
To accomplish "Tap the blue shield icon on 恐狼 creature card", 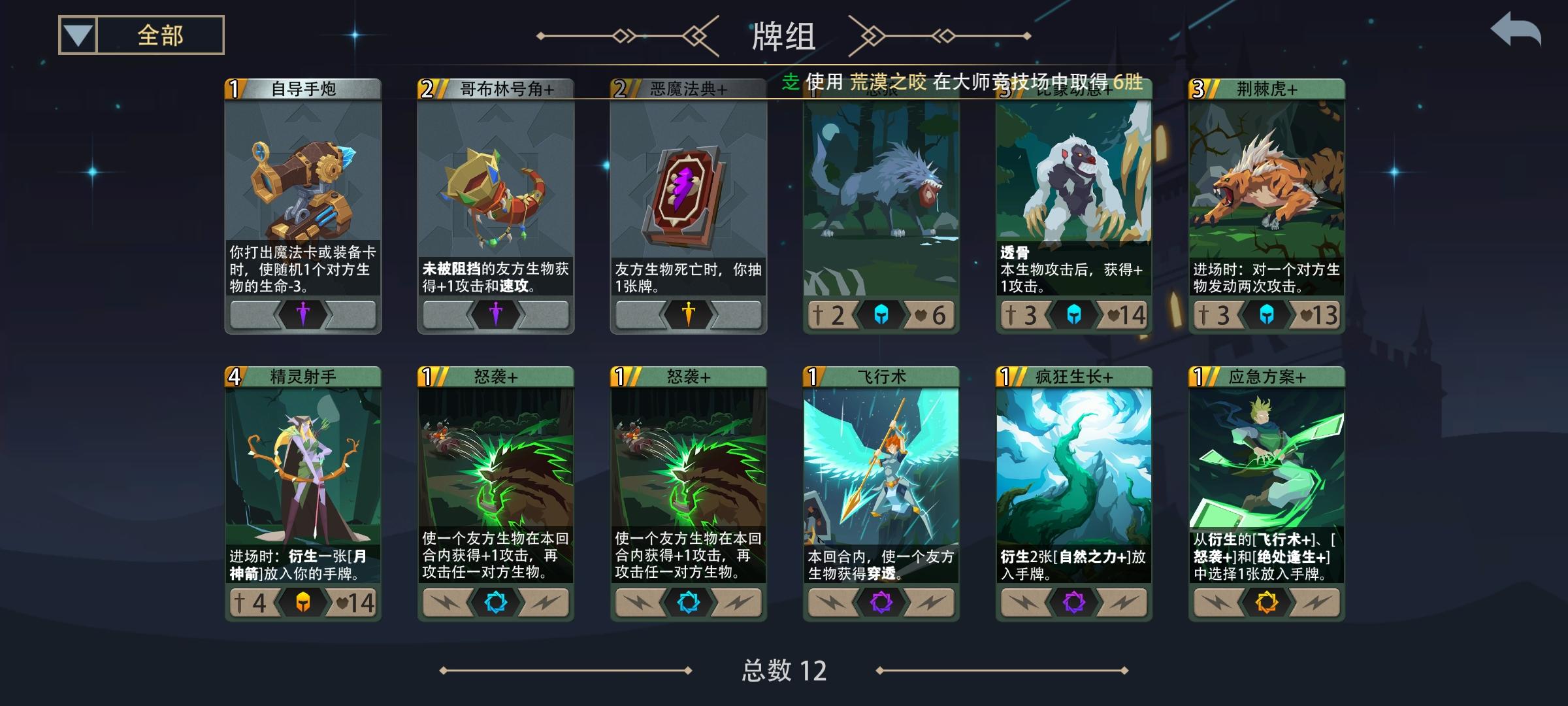I will click(880, 314).
